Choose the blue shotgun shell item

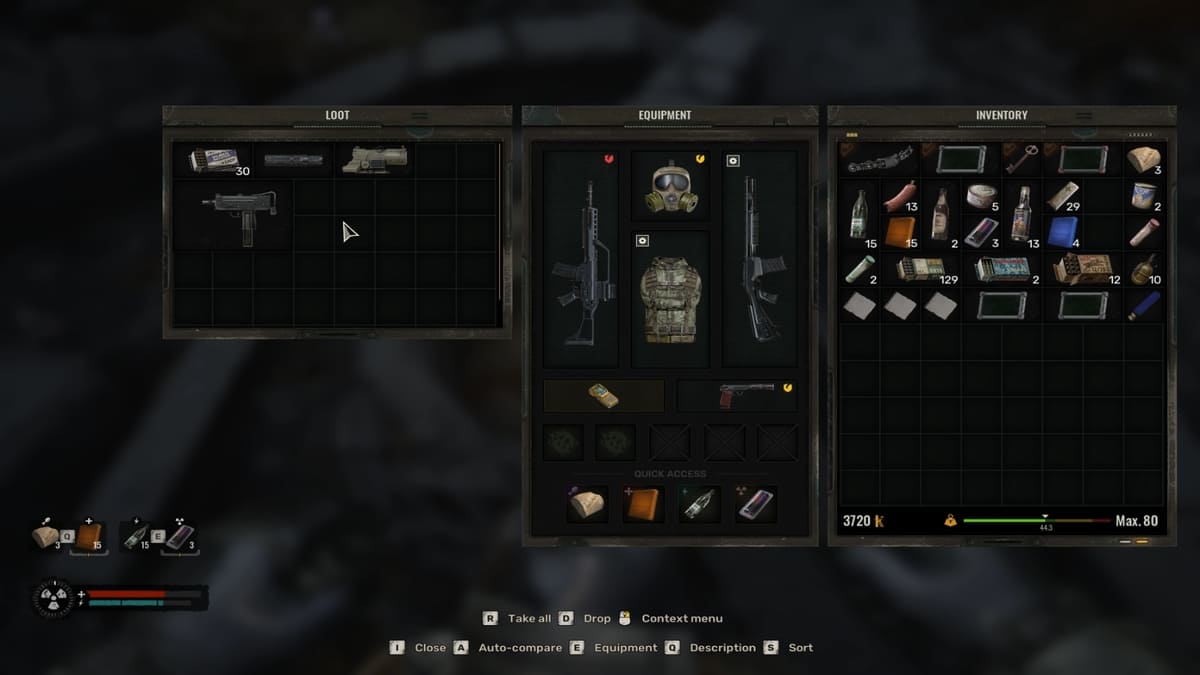[x=1145, y=305]
